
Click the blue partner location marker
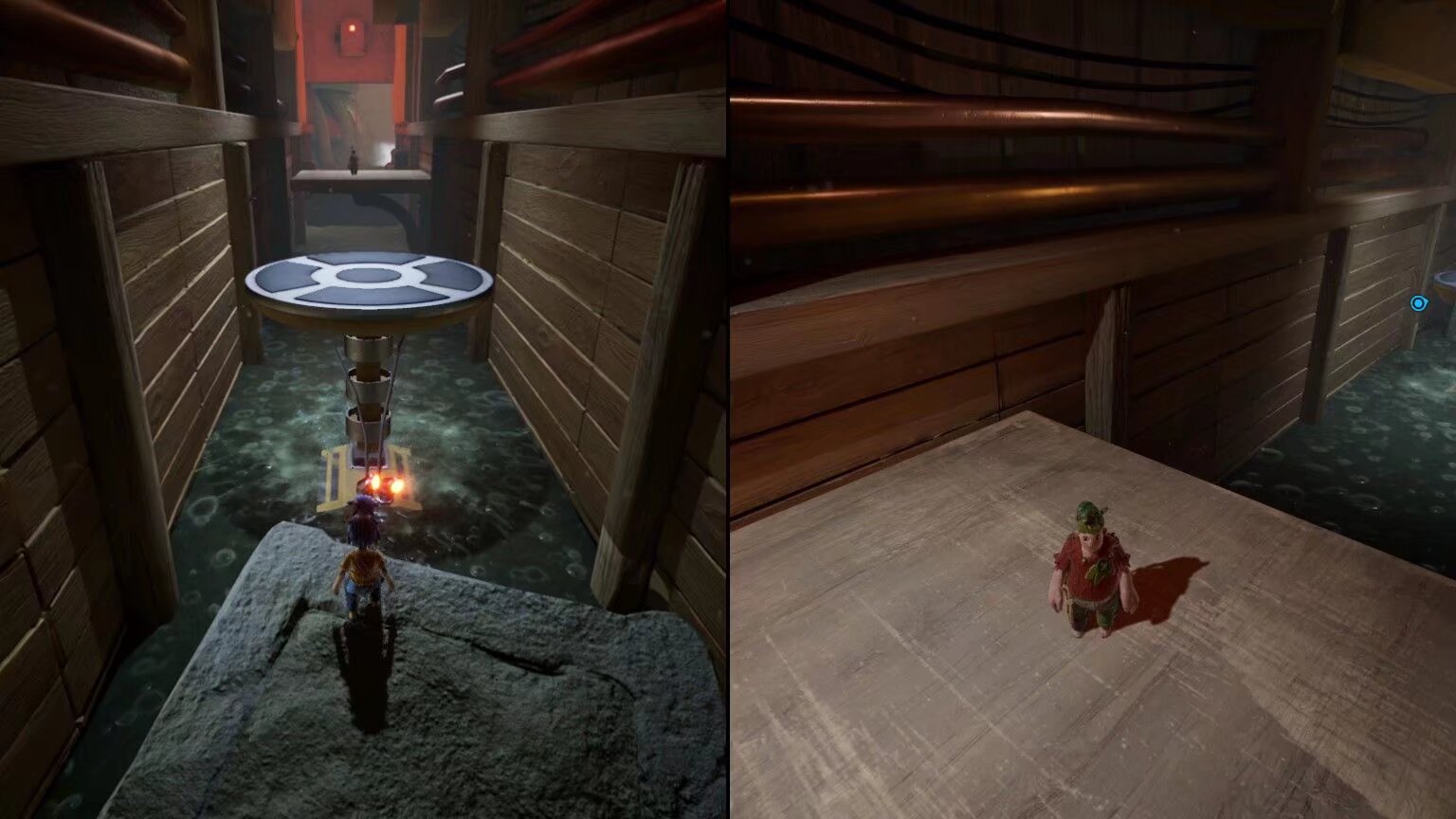1418,303
